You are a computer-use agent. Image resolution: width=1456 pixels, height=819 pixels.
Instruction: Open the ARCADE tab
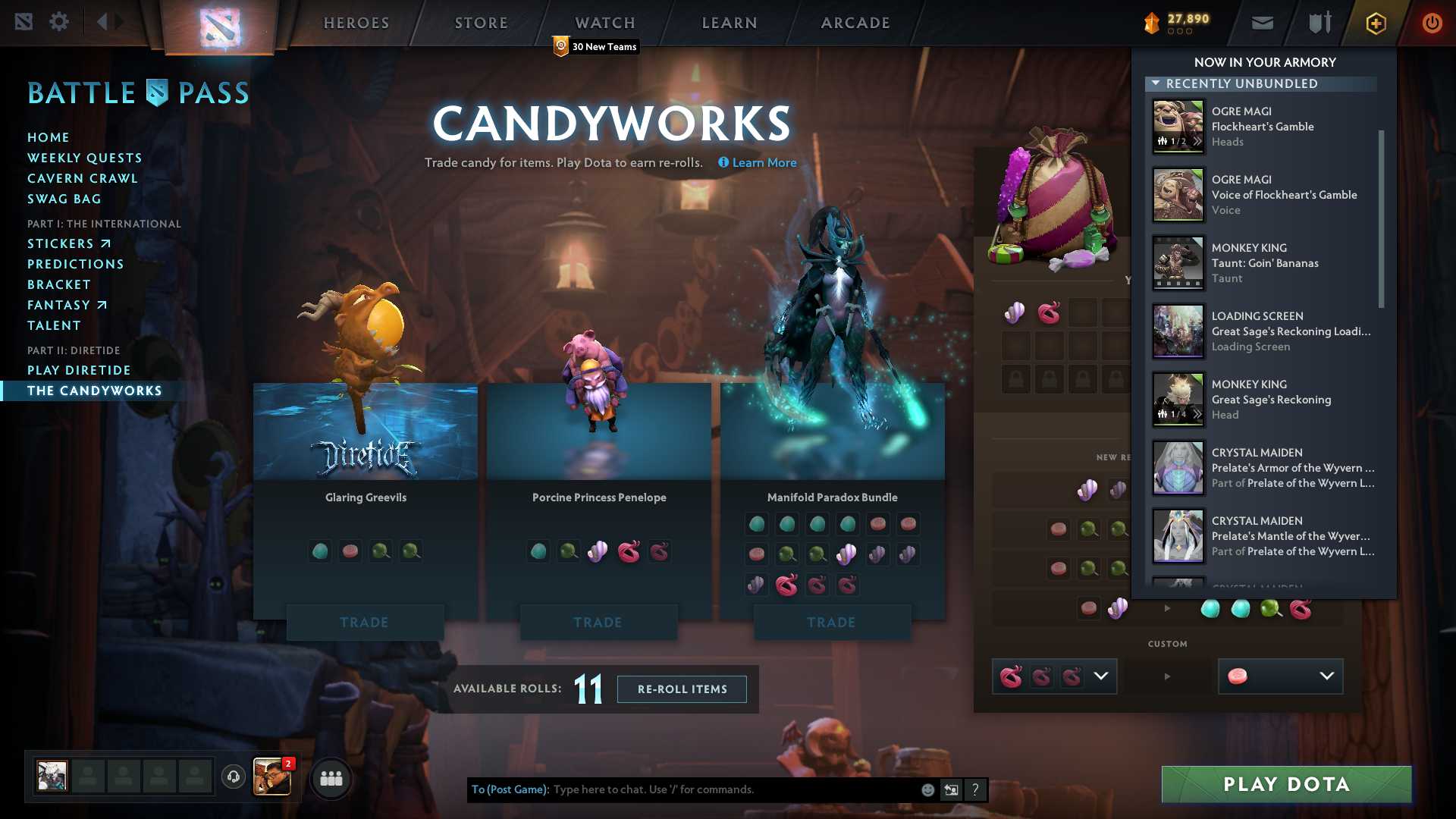(855, 23)
